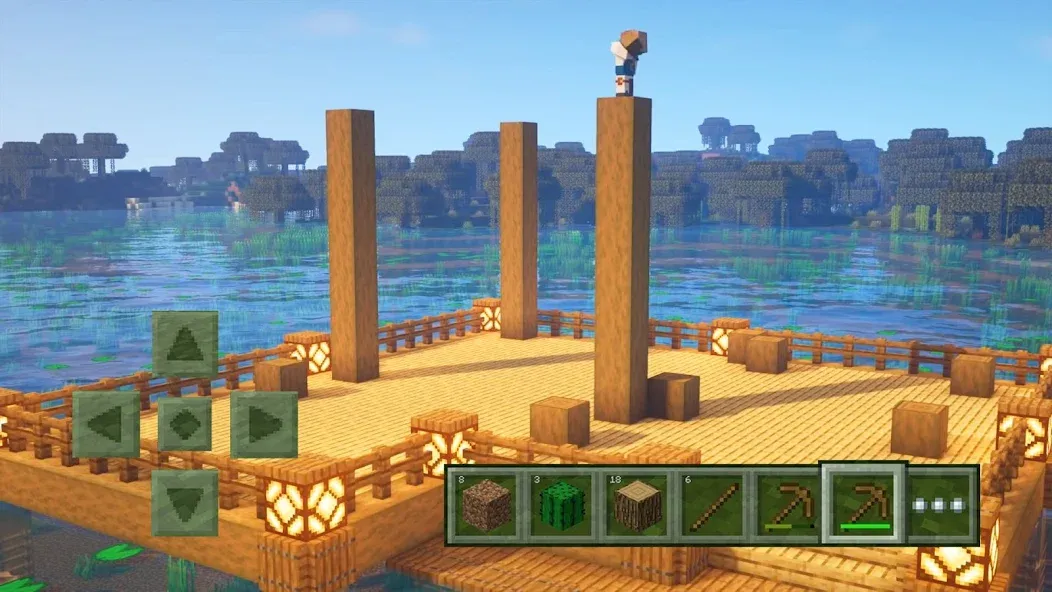
Task: Choose the cactus block in the hotbar
Action: [x=561, y=506]
